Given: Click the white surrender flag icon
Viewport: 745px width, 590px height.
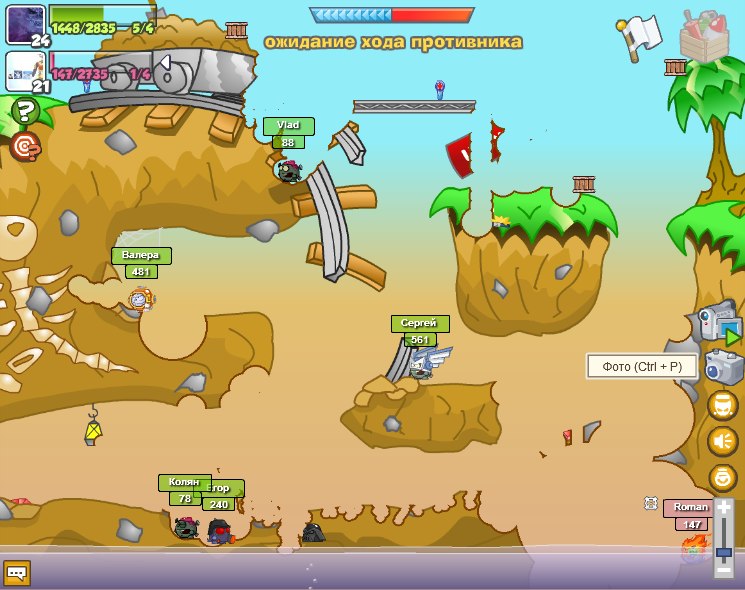Looking at the screenshot, I should [642, 33].
